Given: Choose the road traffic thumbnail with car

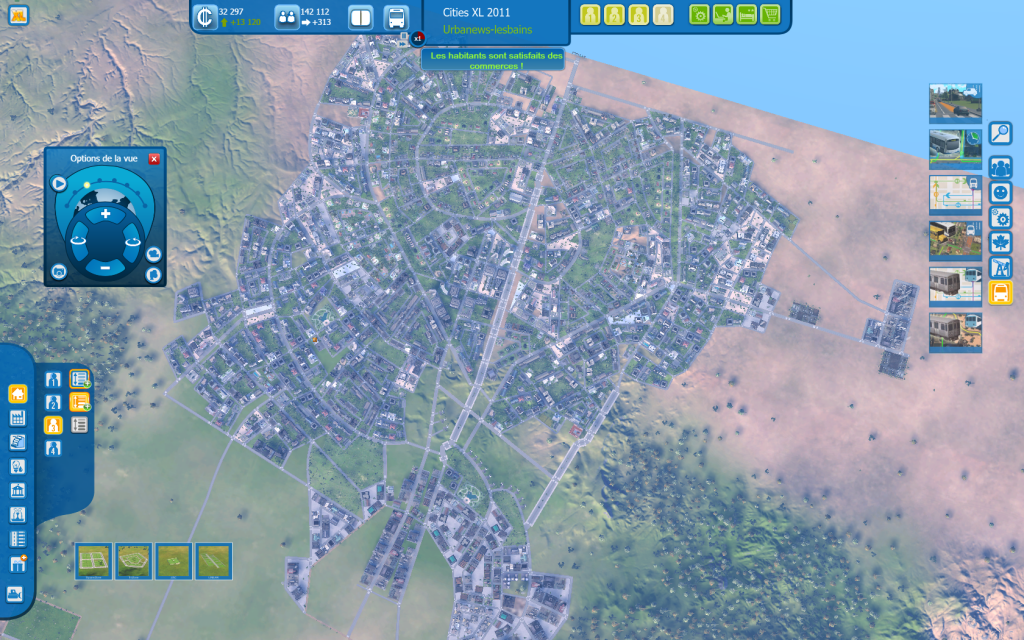Looking at the screenshot, I should 955,102.
